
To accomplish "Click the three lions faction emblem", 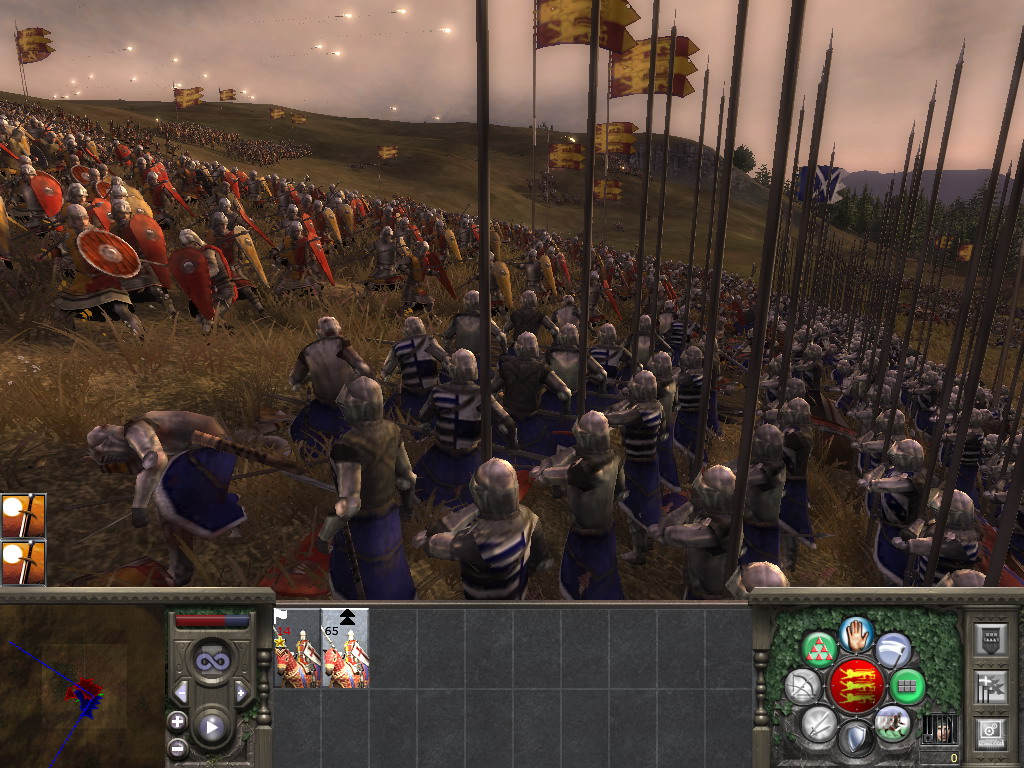I will (x=856, y=687).
